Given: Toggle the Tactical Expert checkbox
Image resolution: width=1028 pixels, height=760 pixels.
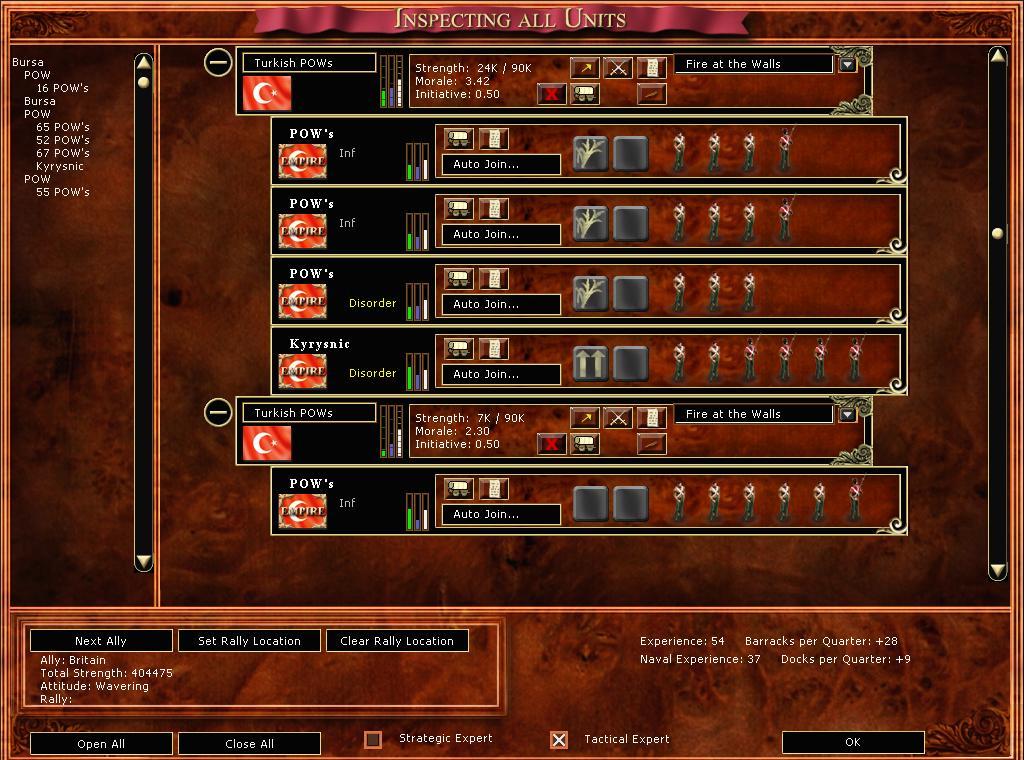Looking at the screenshot, I should [559, 740].
